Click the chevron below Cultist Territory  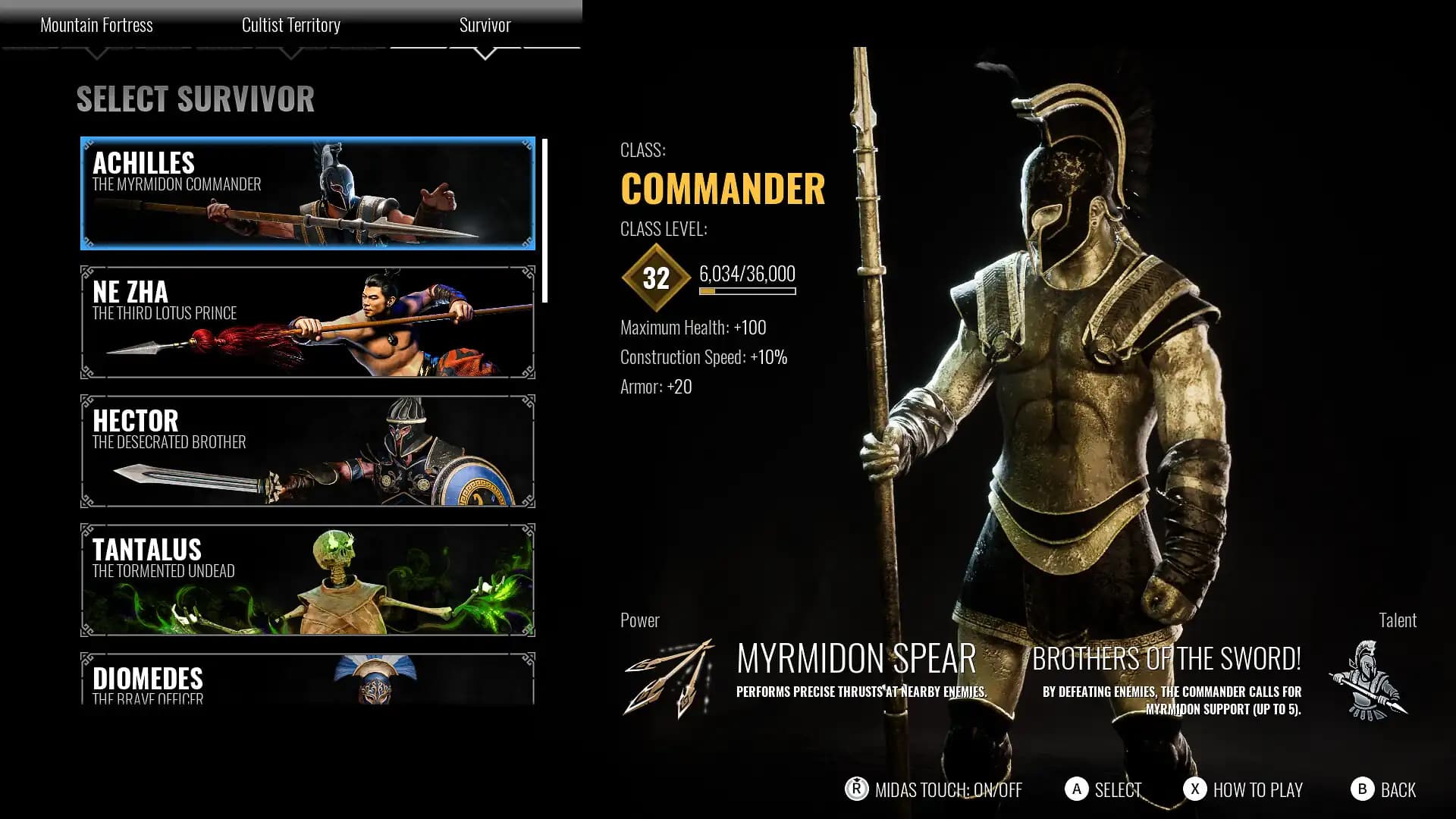[290, 53]
